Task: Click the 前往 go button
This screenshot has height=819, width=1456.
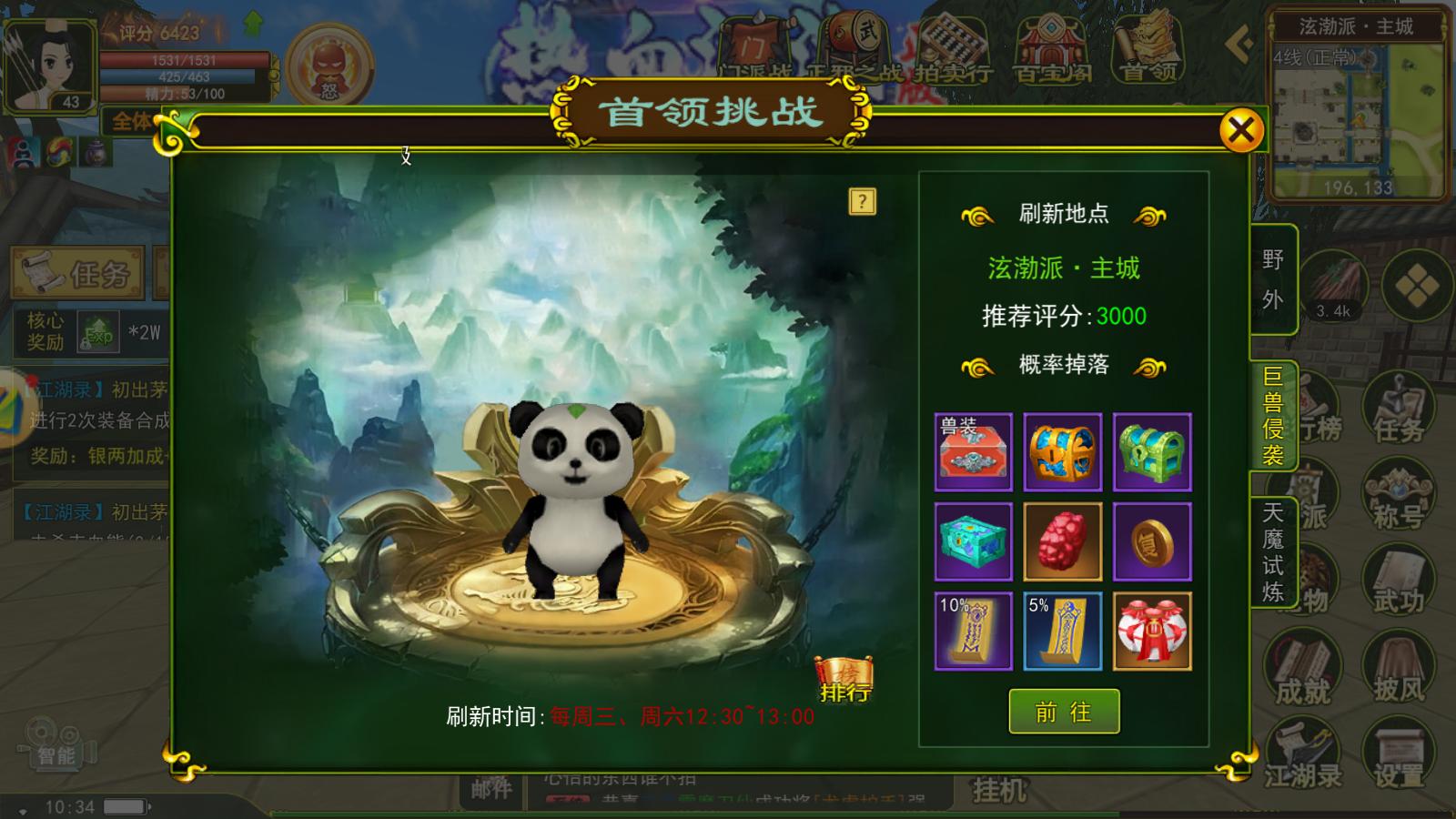Action: pos(1064,712)
